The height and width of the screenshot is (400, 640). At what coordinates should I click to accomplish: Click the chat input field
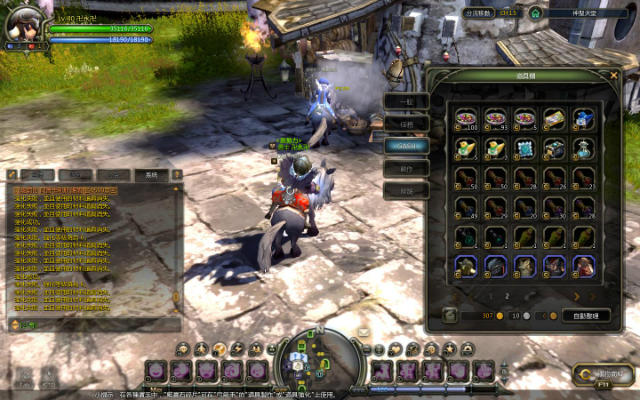tap(95, 324)
